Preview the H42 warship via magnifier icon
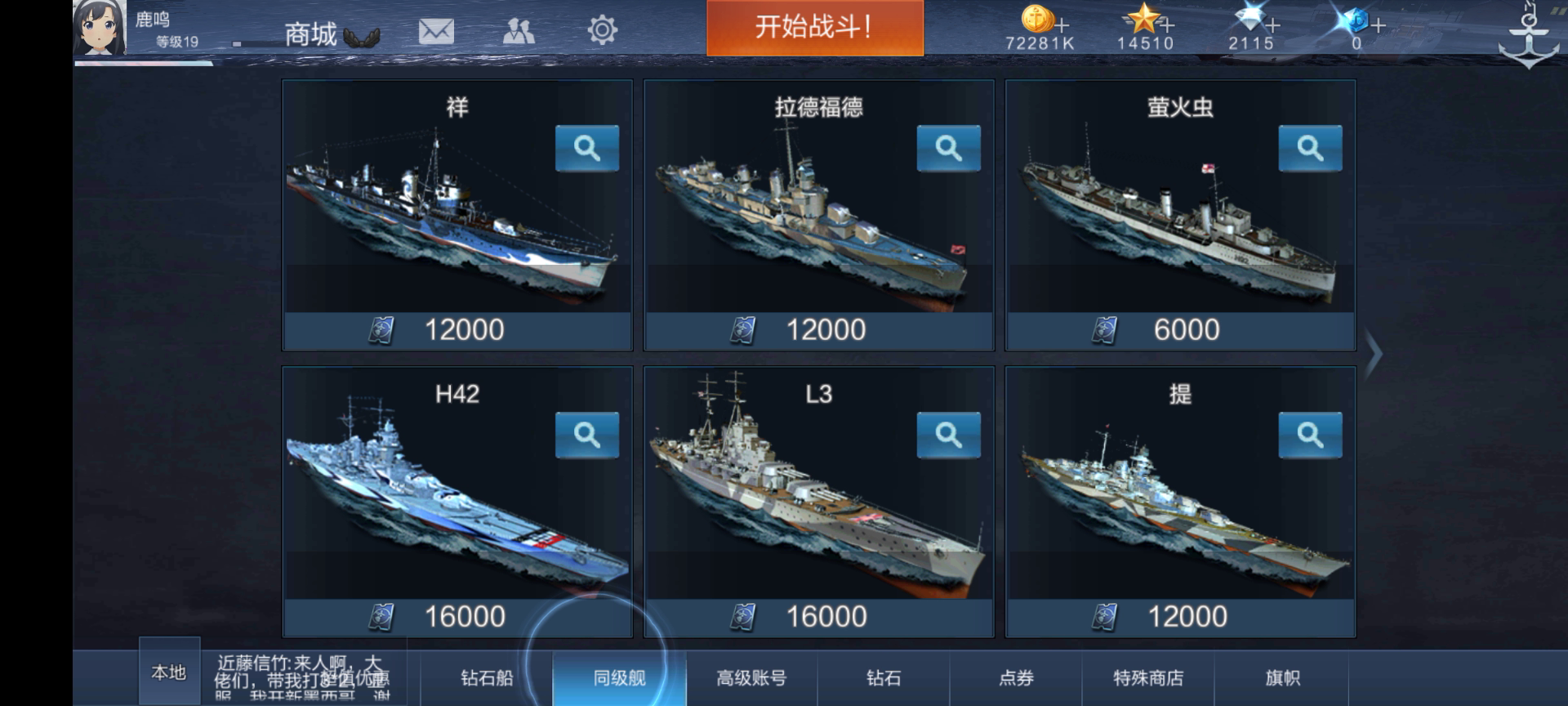 pyautogui.click(x=588, y=436)
